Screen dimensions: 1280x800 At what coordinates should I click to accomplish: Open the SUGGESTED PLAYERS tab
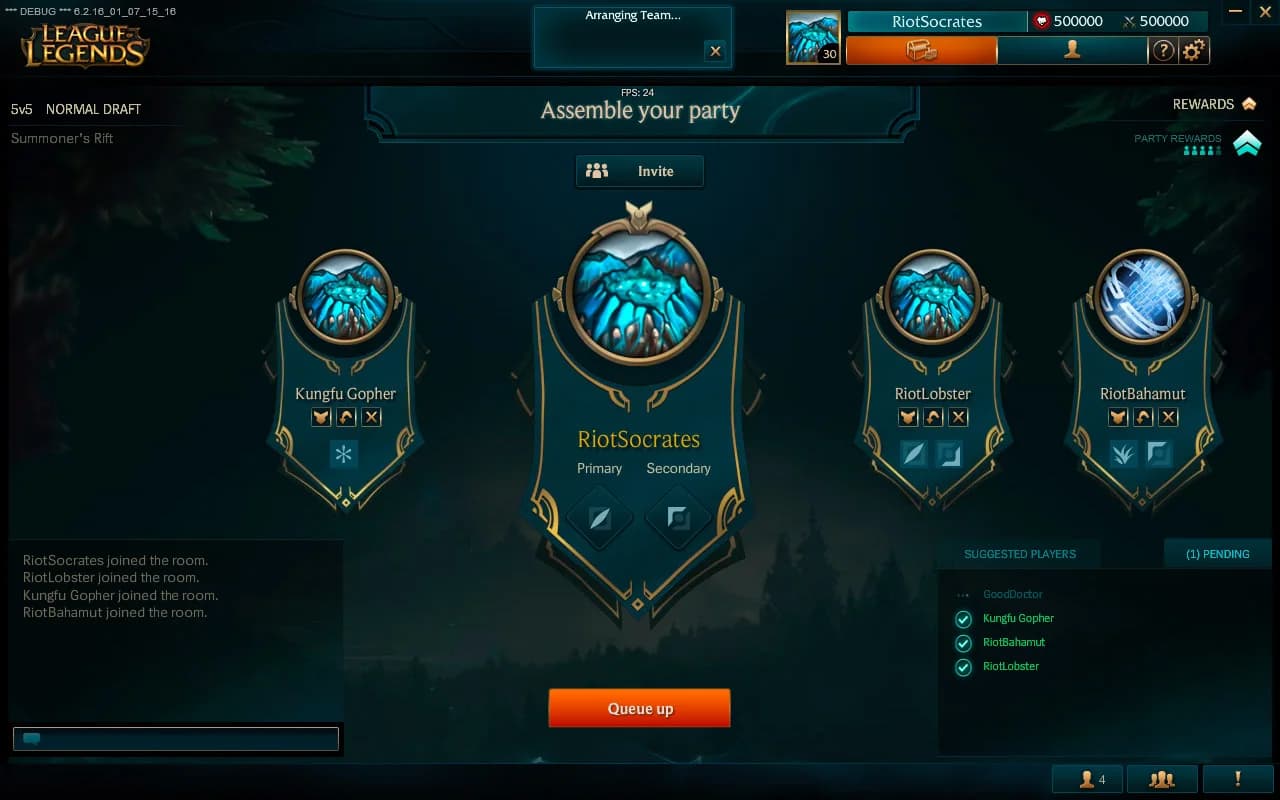click(x=1021, y=553)
